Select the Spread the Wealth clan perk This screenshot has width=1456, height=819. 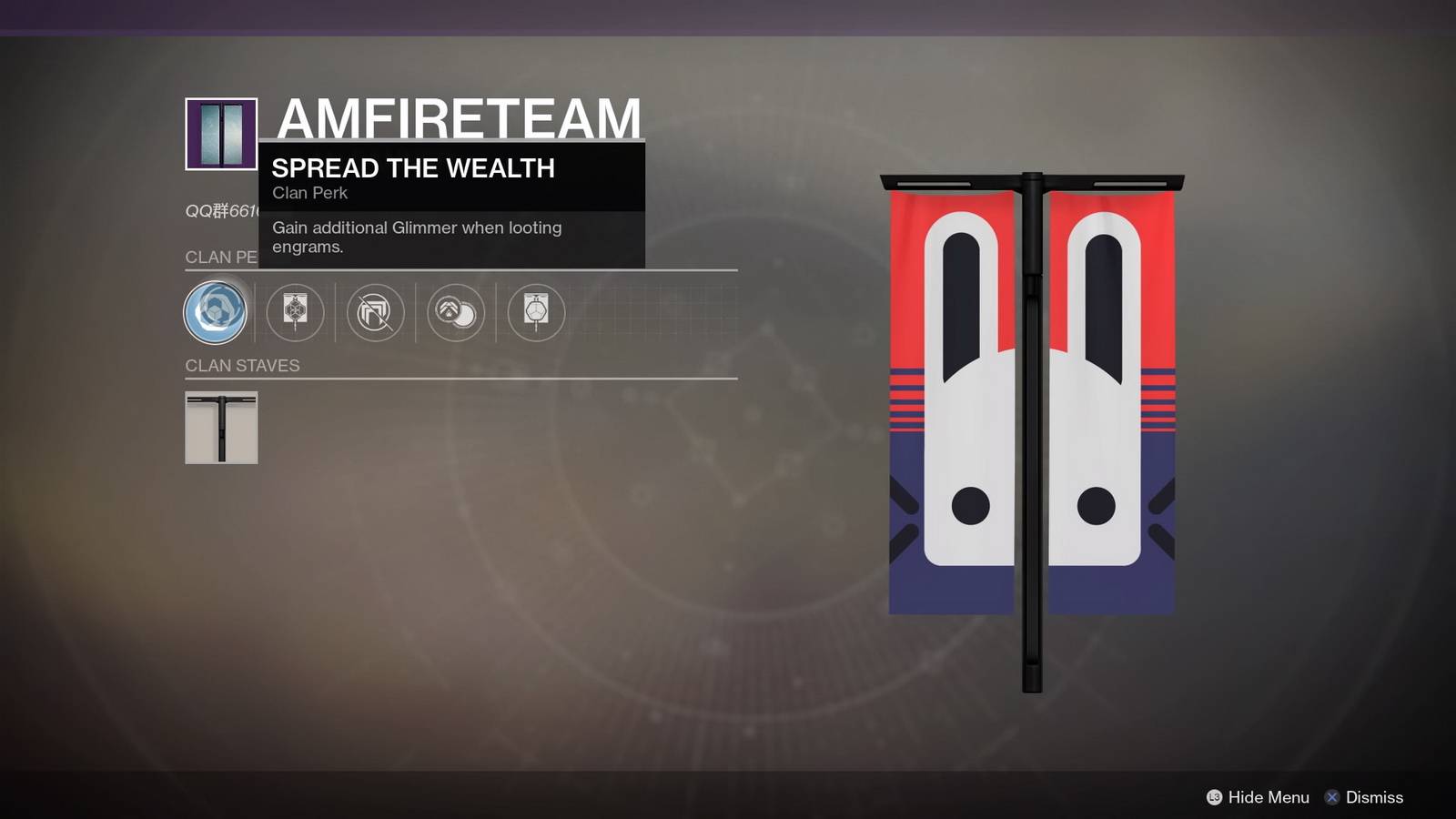click(x=216, y=312)
